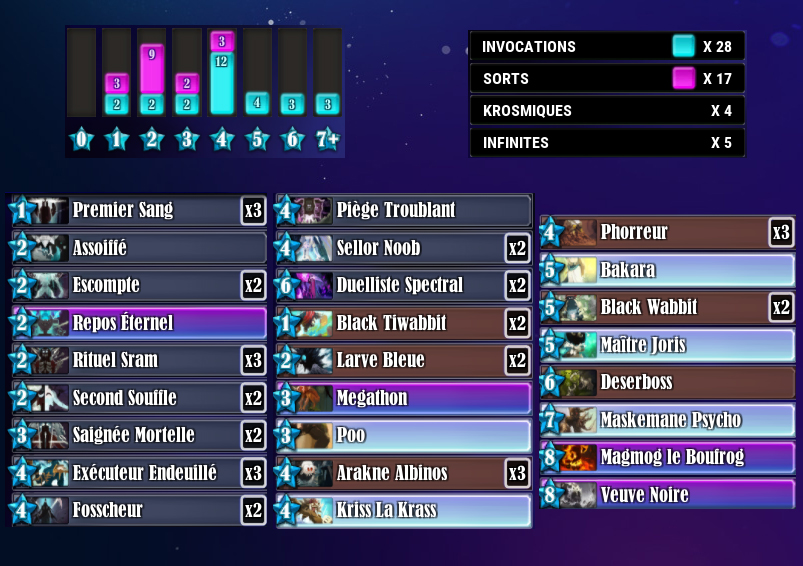Viewport: 803px width, 566px height.
Task: Click the Phorreur card entry
Action: (x=668, y=232)
